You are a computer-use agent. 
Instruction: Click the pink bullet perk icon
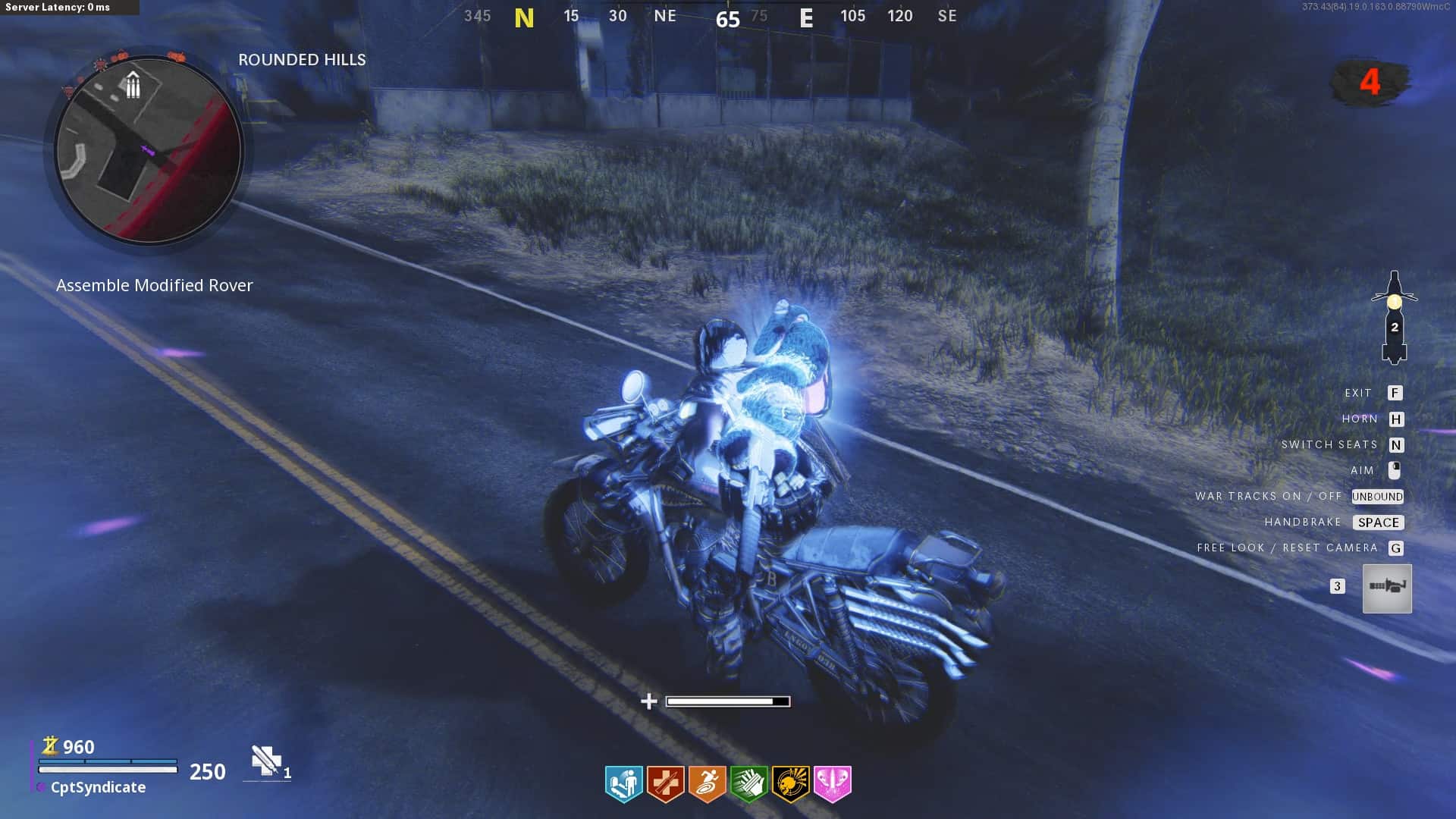832,783
